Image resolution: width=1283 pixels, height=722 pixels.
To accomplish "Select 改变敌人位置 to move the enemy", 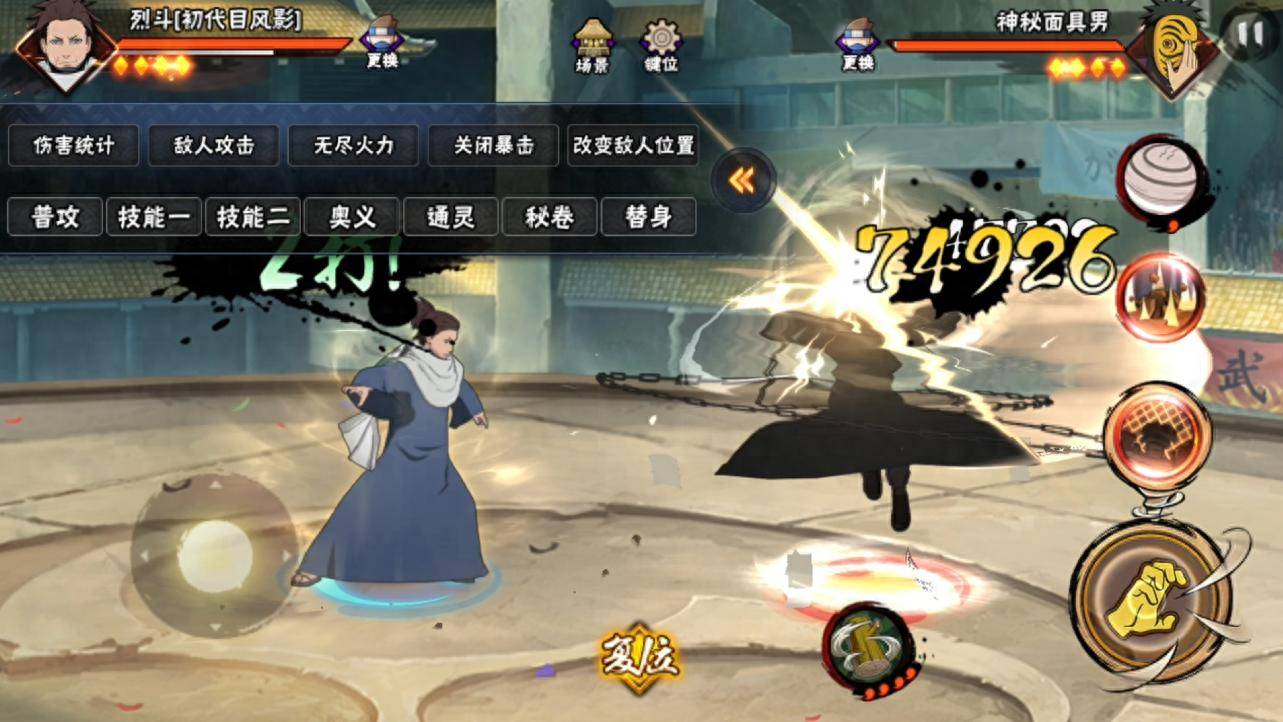I will [633, 146].
